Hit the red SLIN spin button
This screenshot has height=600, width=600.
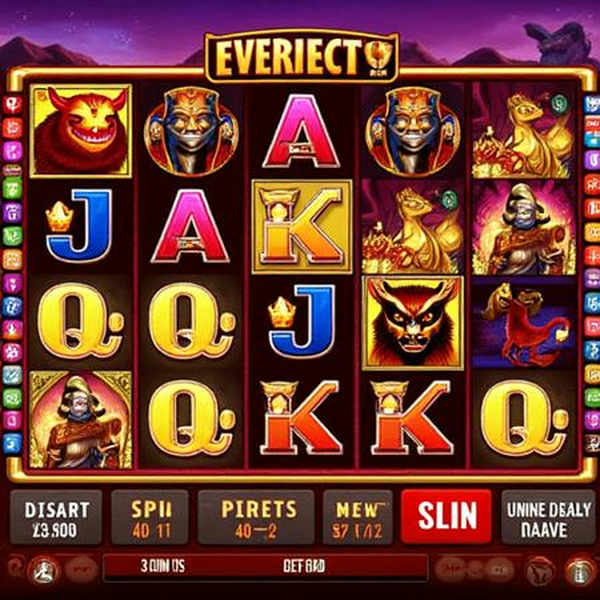pyautogui.click(x=446, y=517)
